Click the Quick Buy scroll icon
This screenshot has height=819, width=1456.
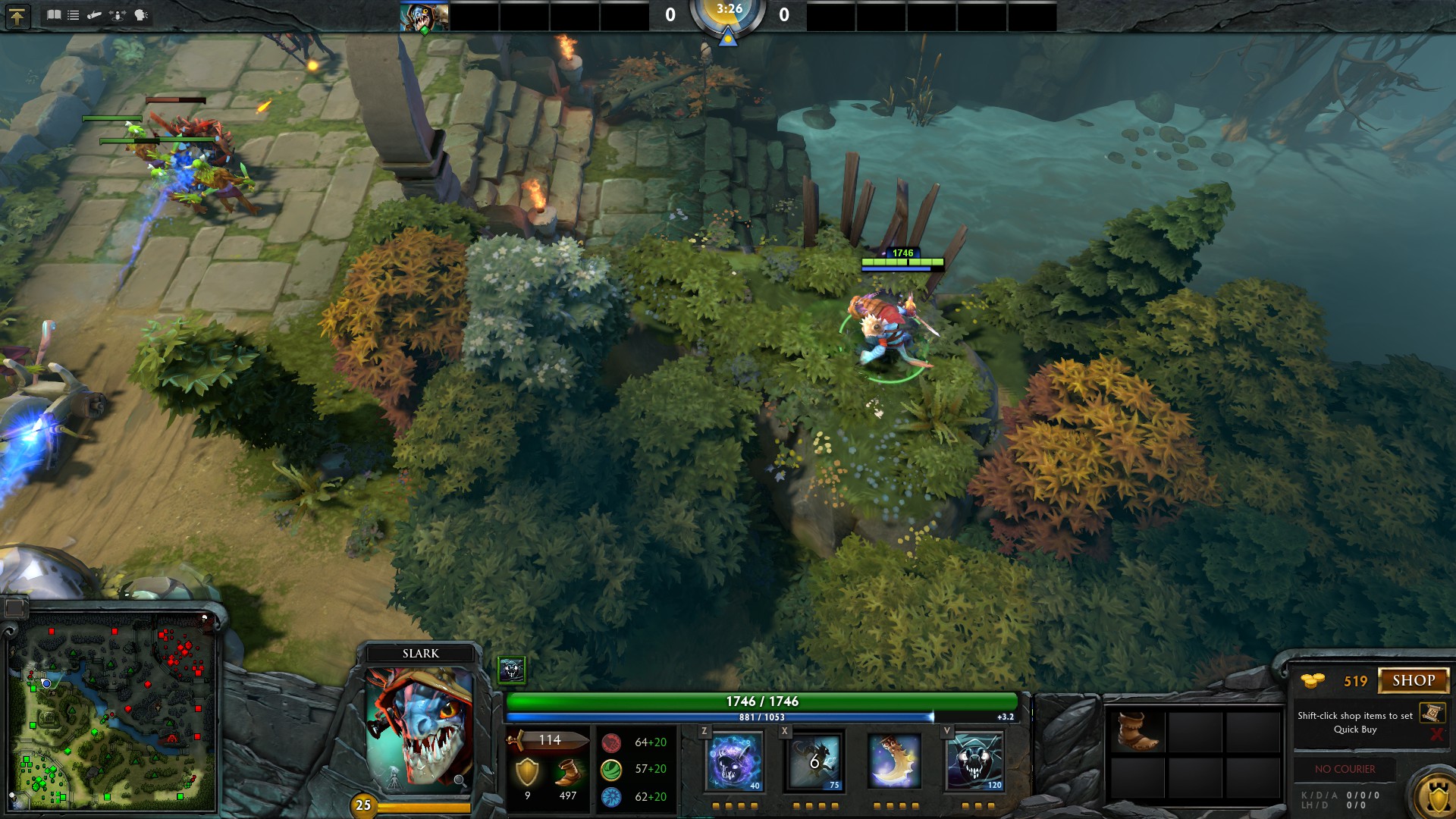[x=1432, y=713]
